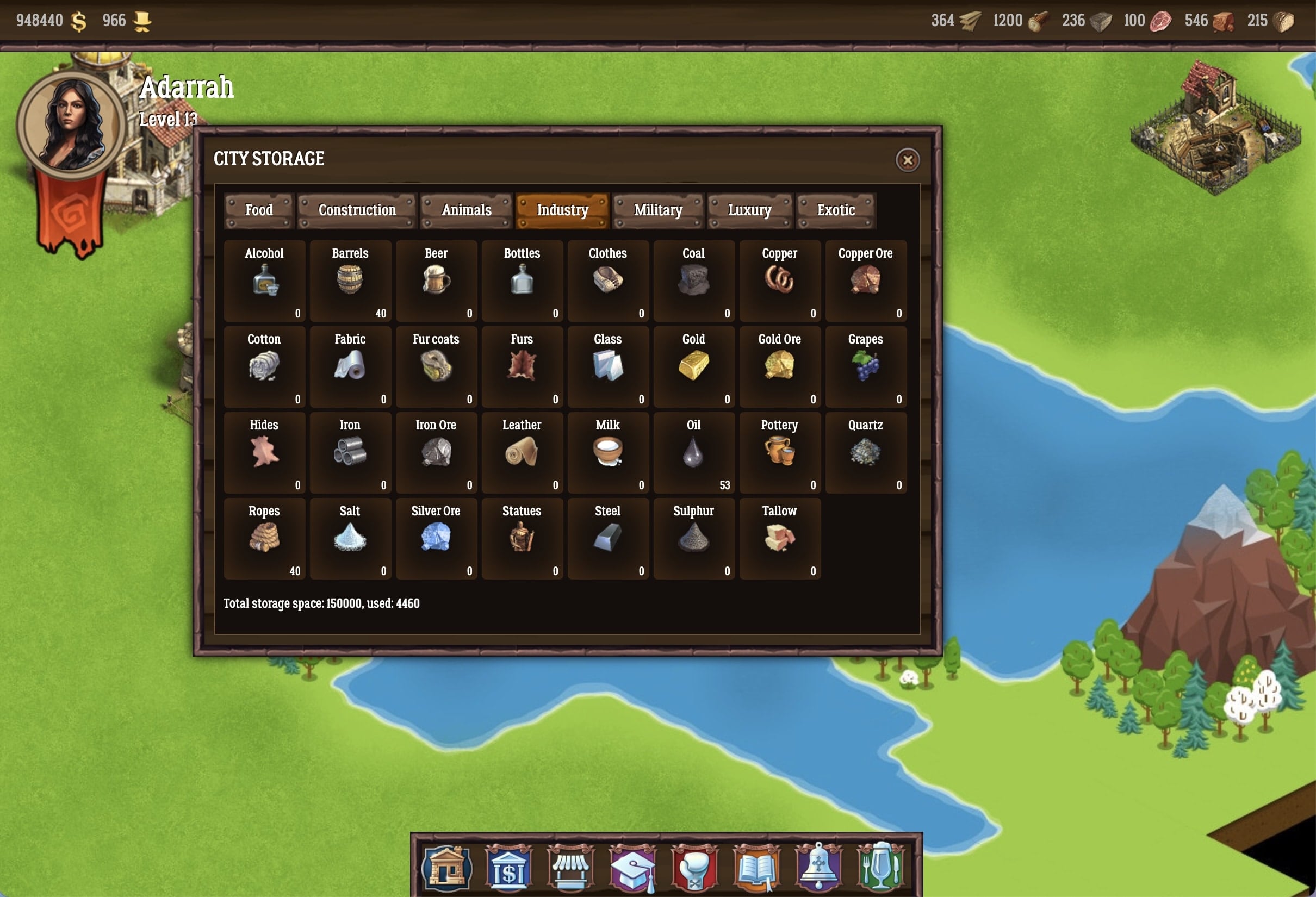Switch to the Food tab
Screen dimensions: 1316x897
pos(259,210)
